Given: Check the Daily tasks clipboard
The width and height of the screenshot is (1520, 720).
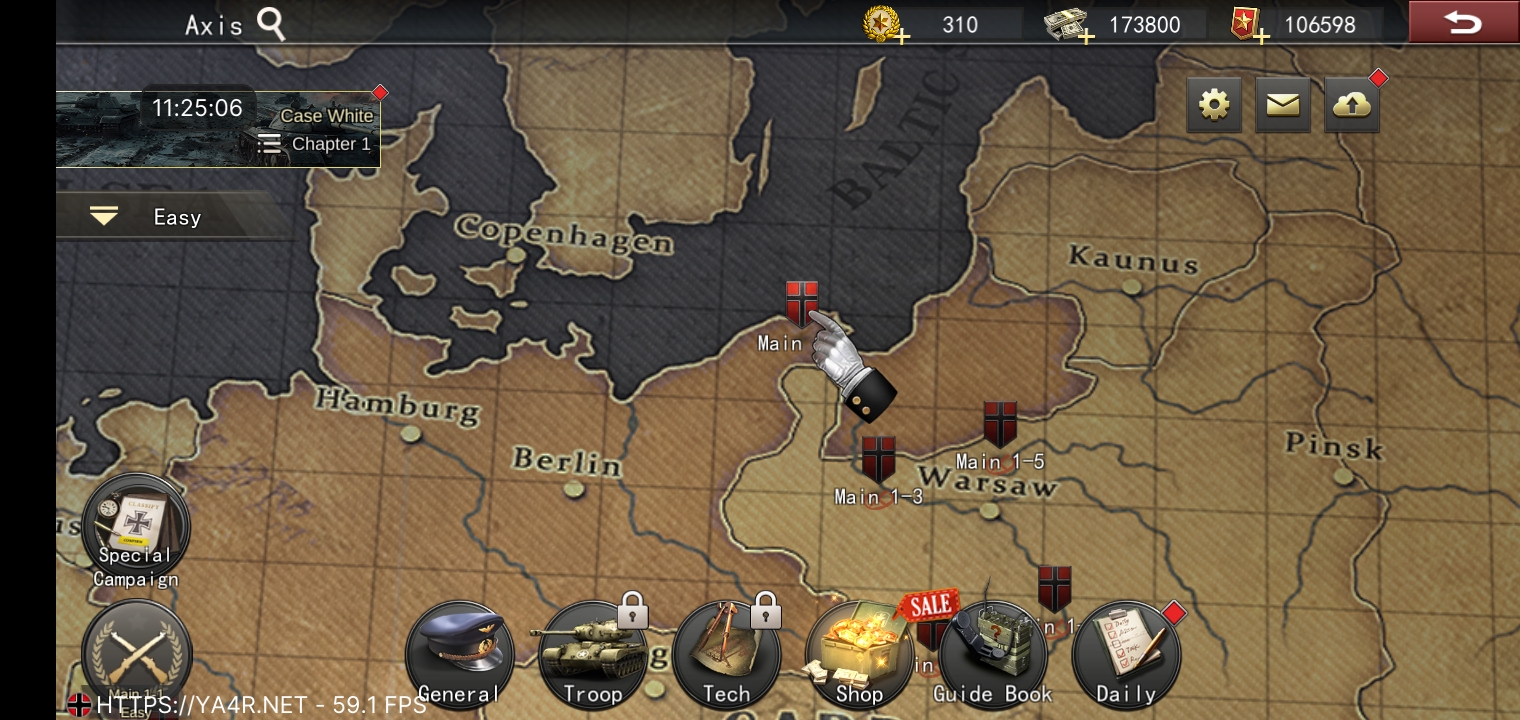Looking at the screenshot, I should 1126,655.
